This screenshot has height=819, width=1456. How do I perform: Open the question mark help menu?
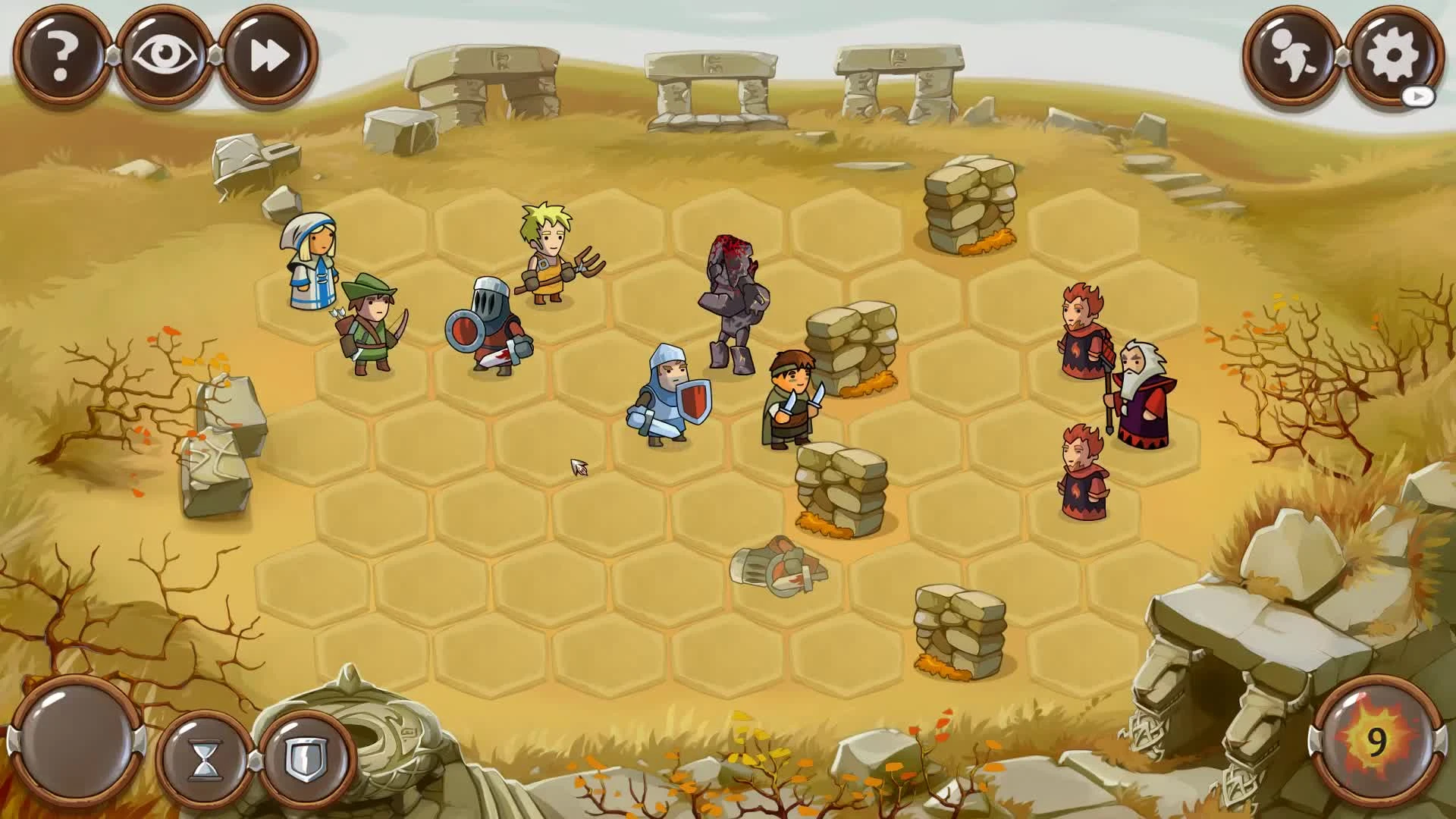(x=61, y=53)
